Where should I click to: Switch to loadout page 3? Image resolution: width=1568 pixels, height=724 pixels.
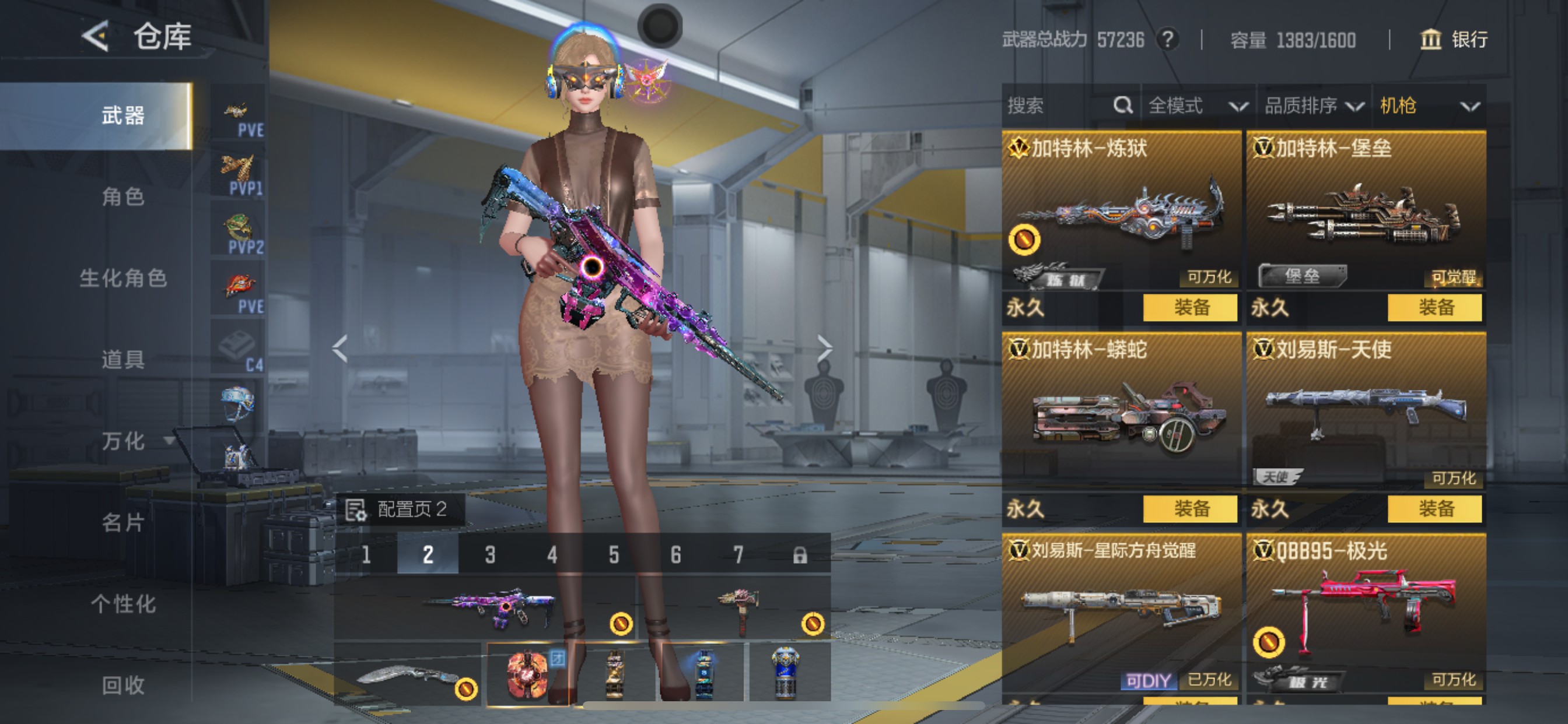coord(490,554)
